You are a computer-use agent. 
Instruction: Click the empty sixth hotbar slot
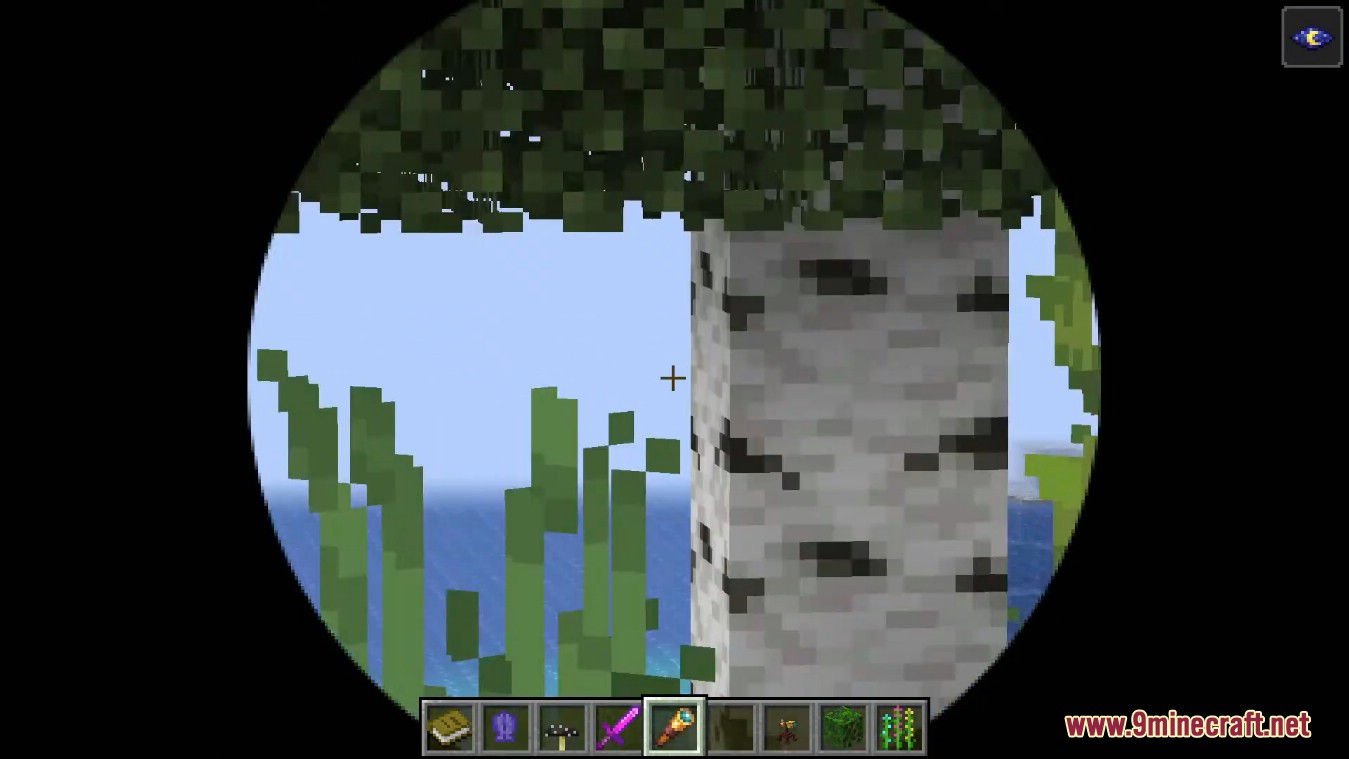pos(731,727)
